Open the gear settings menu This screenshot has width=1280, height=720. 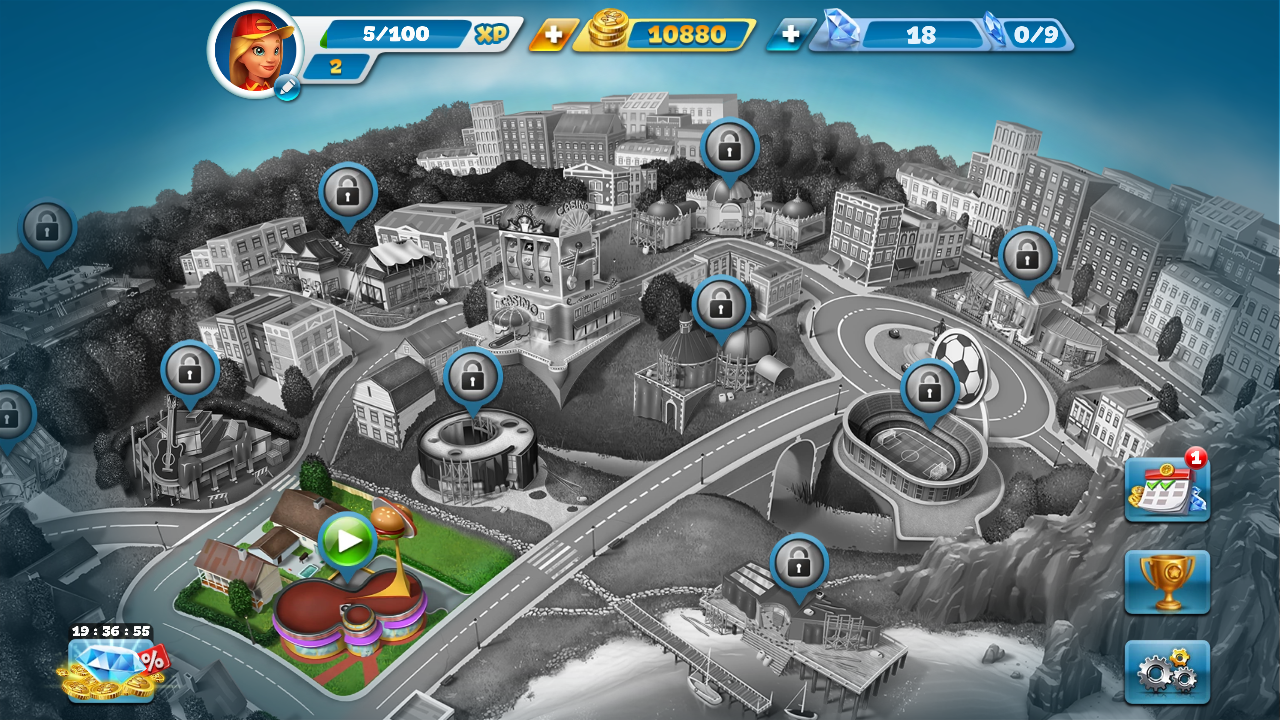(1166, 671)
